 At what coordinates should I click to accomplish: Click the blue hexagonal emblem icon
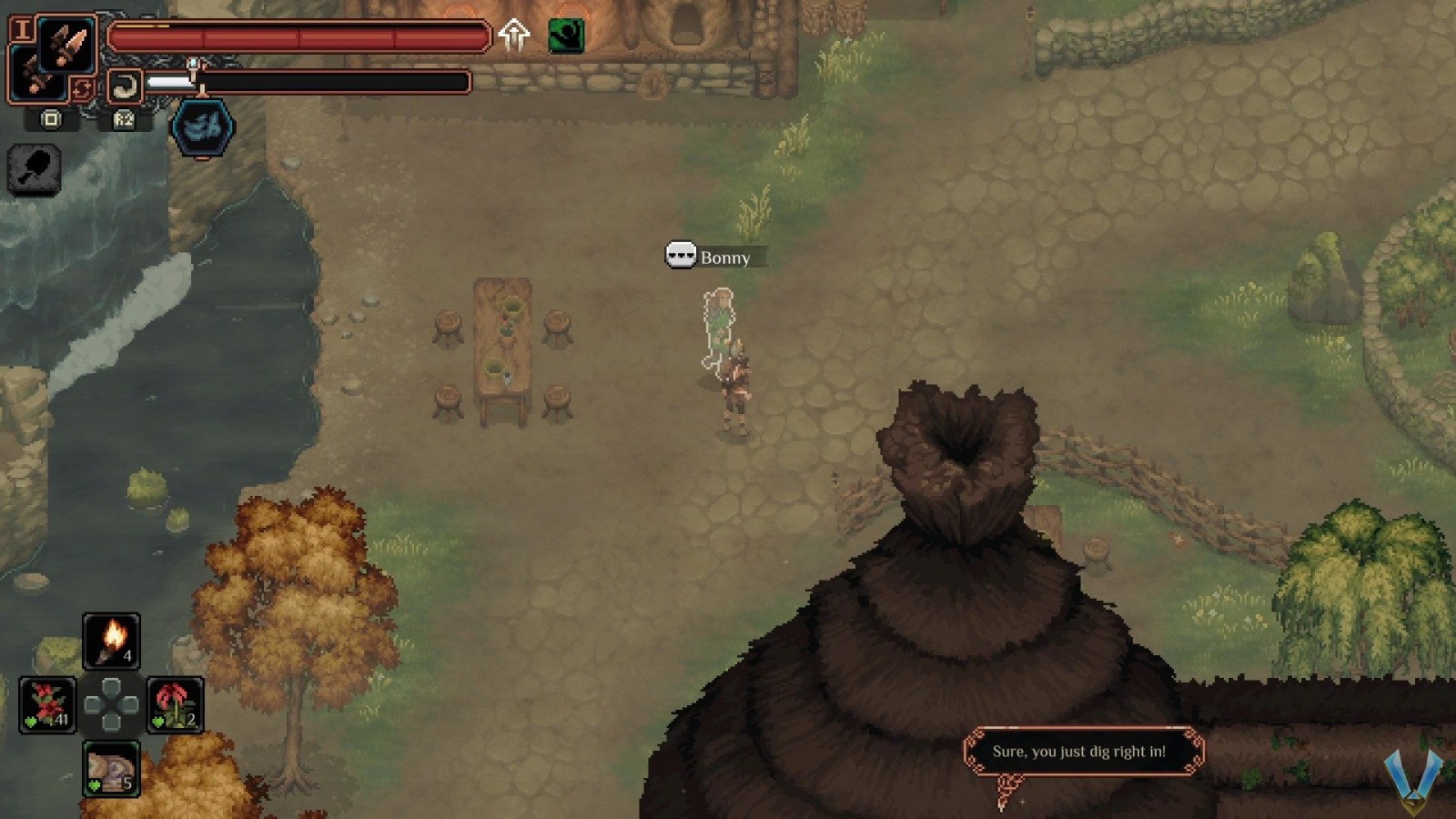(x=200, y=126)
